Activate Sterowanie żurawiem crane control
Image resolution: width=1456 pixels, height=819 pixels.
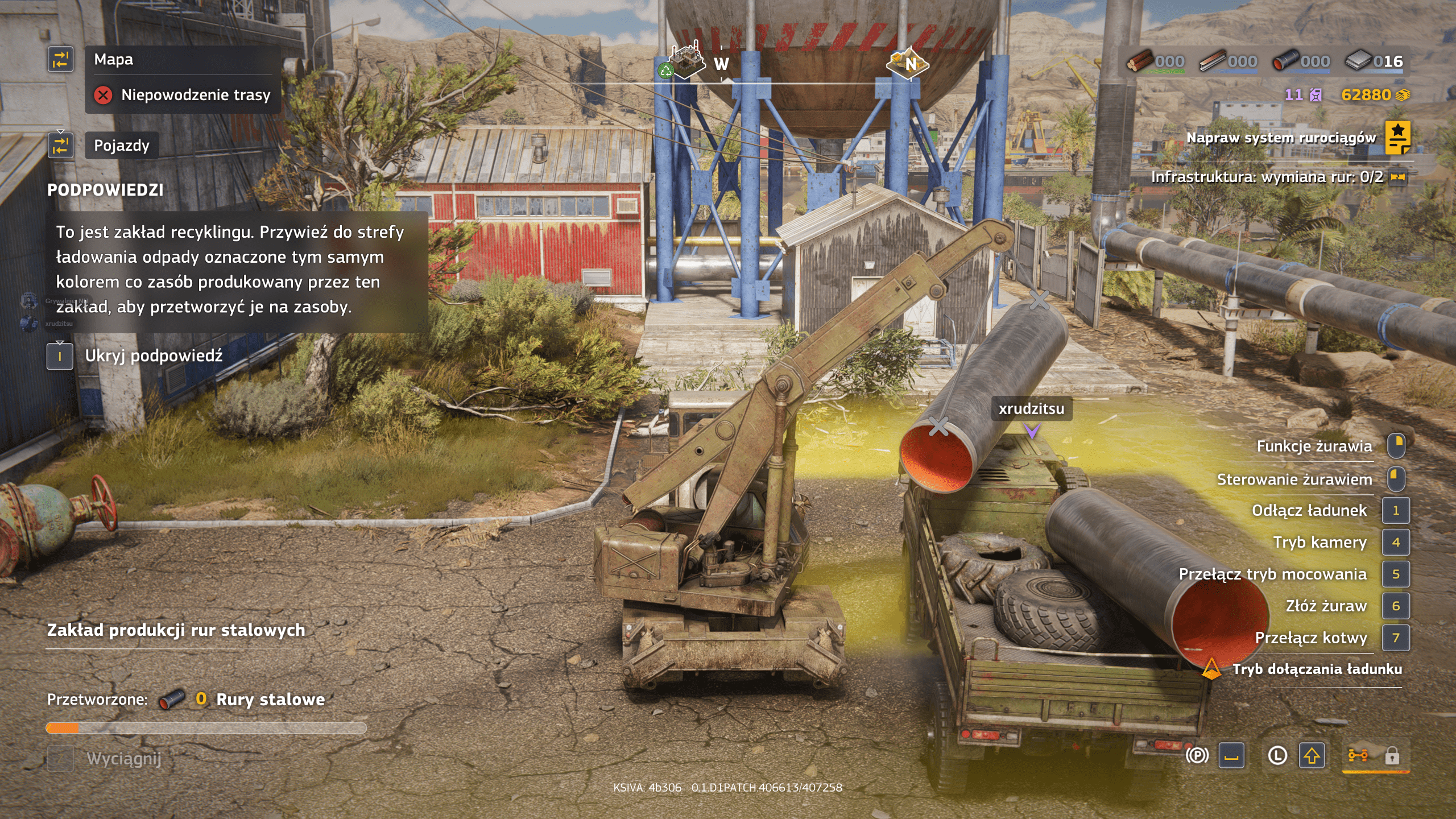(1294, 479)
